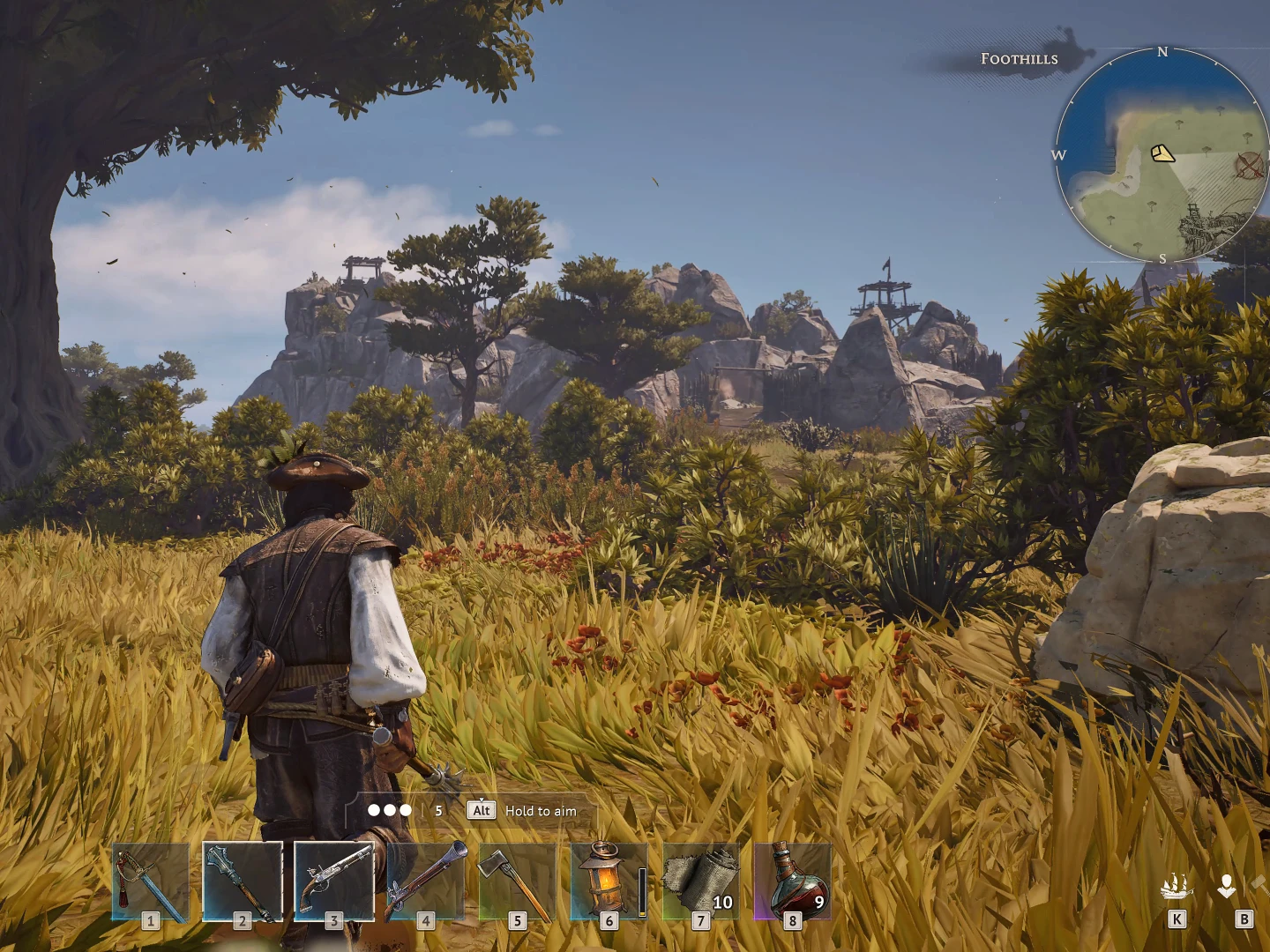Use the cloth bandage stack
The height and width of the screenshot is (952, 1270).
tap(701, 881)
